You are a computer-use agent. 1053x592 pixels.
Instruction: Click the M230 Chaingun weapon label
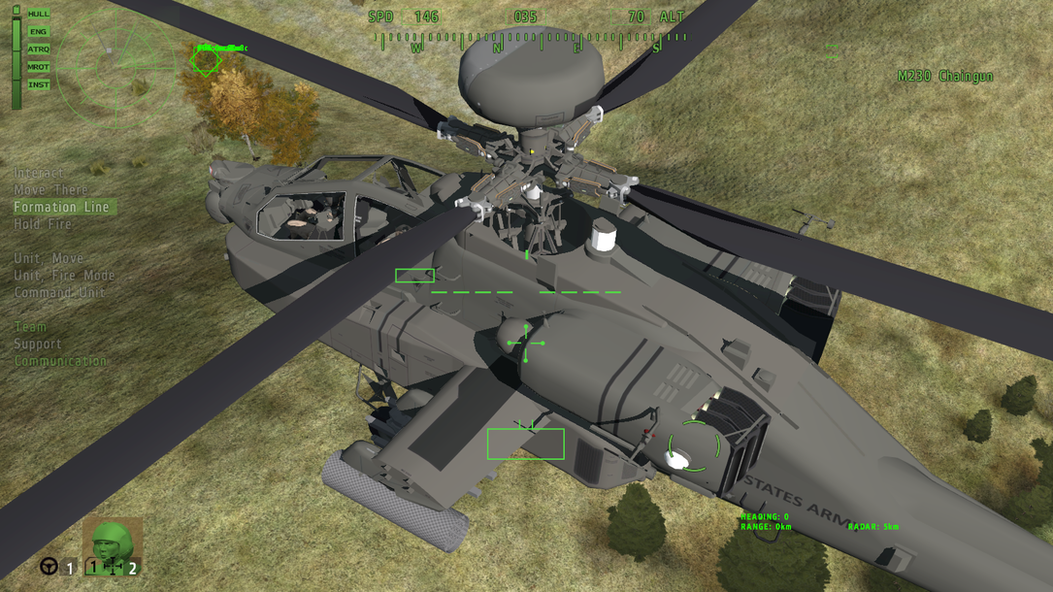(x=945, y=76)
